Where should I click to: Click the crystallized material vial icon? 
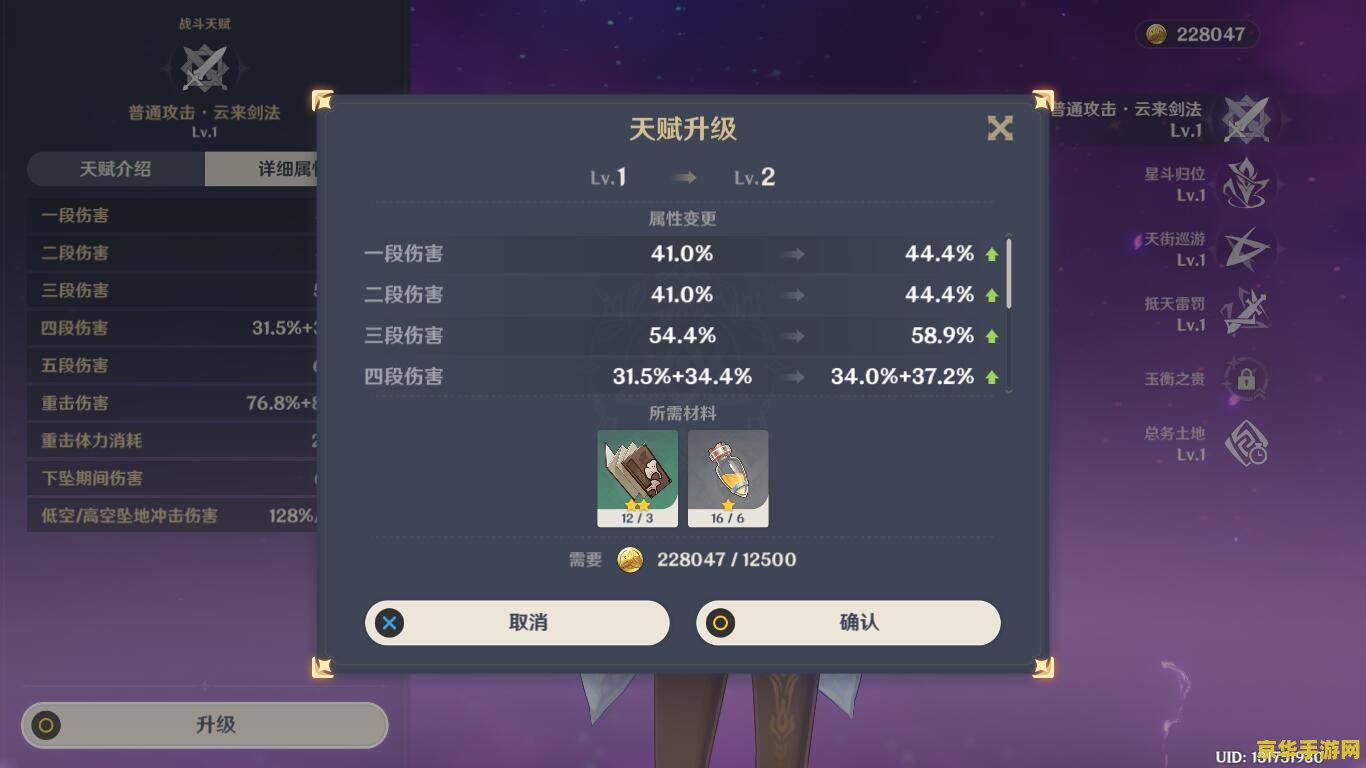728,472
